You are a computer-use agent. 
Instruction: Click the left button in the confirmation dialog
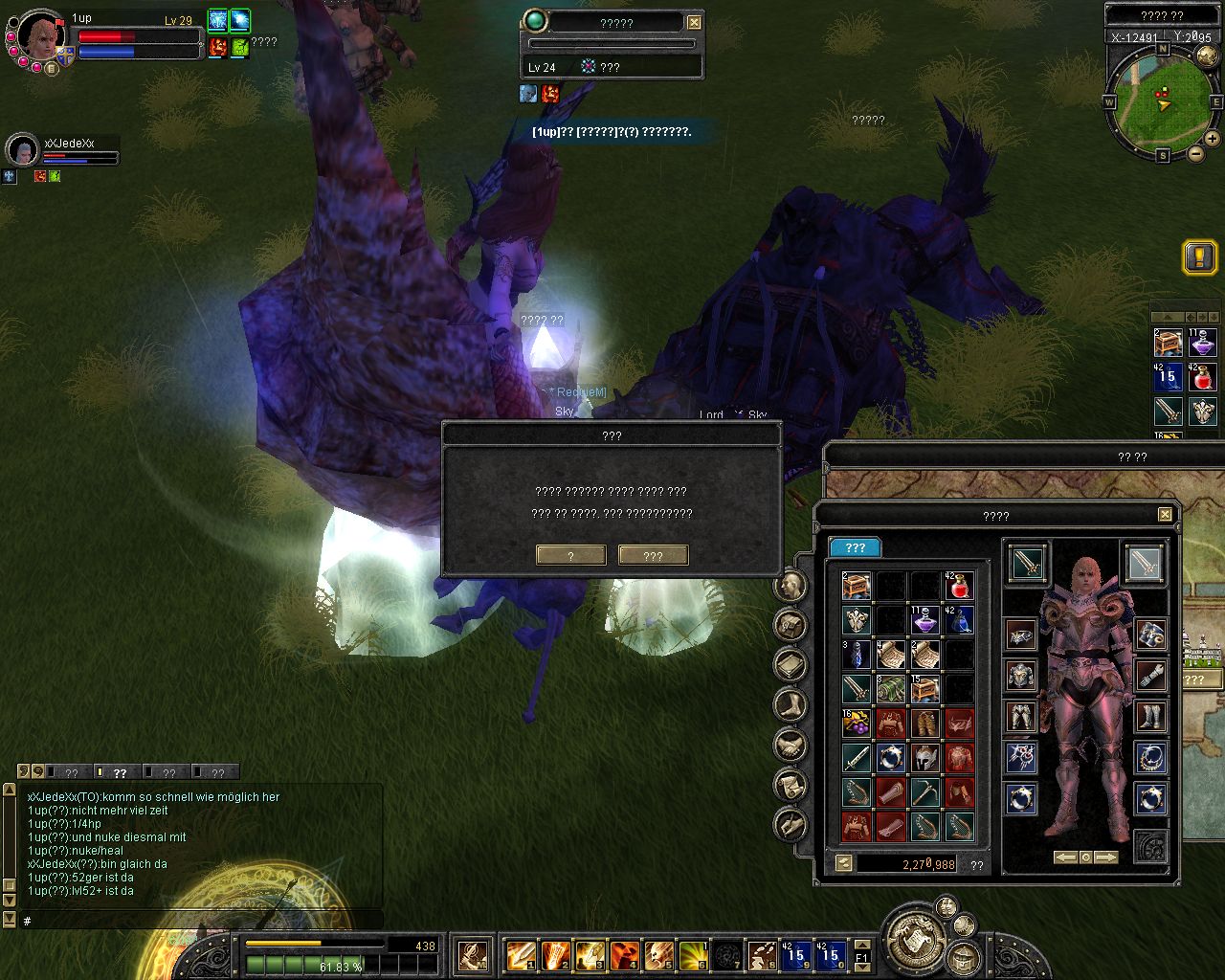pos(571,555)
